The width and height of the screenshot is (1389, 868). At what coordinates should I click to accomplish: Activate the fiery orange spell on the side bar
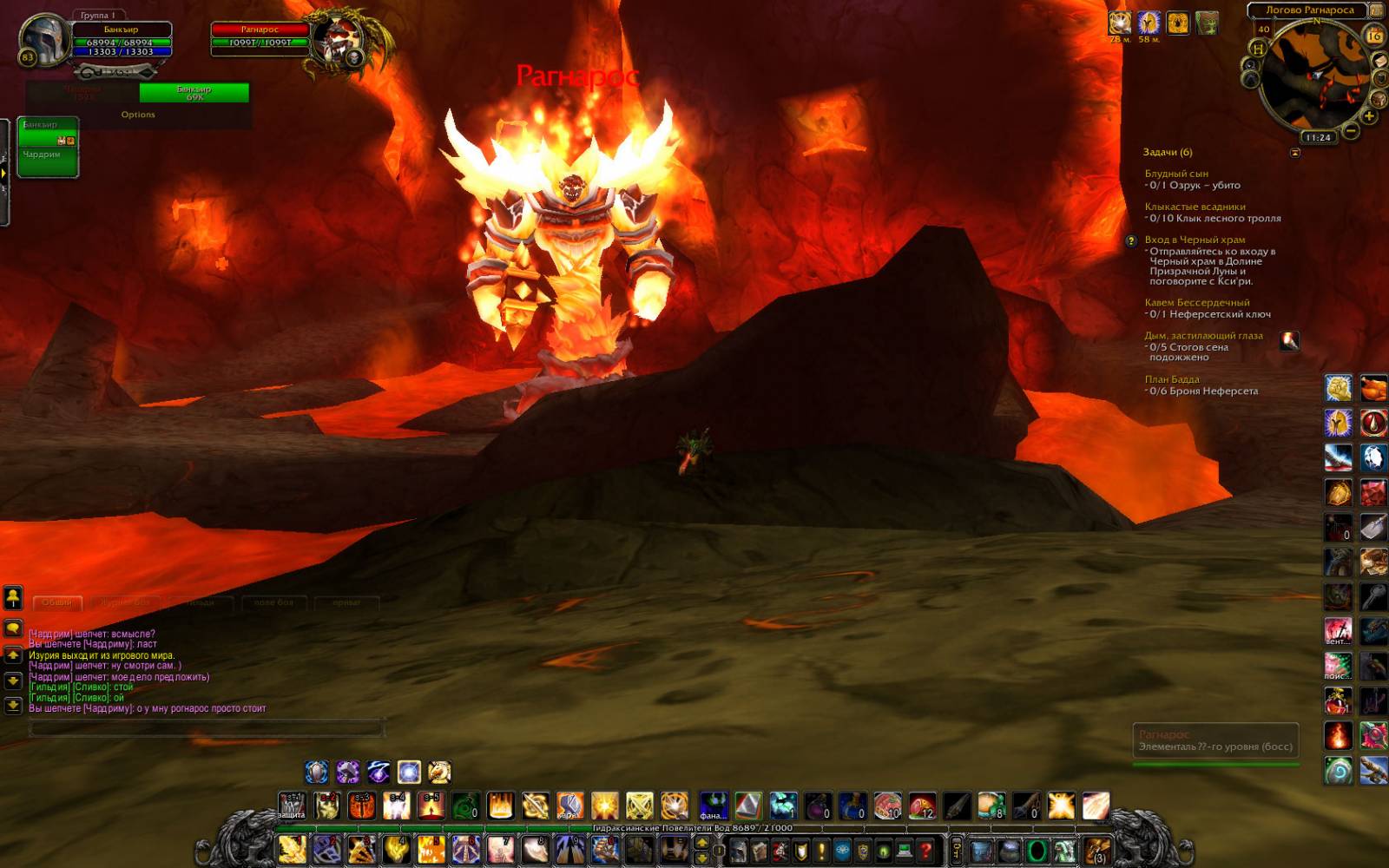[x=1338, y=736]
